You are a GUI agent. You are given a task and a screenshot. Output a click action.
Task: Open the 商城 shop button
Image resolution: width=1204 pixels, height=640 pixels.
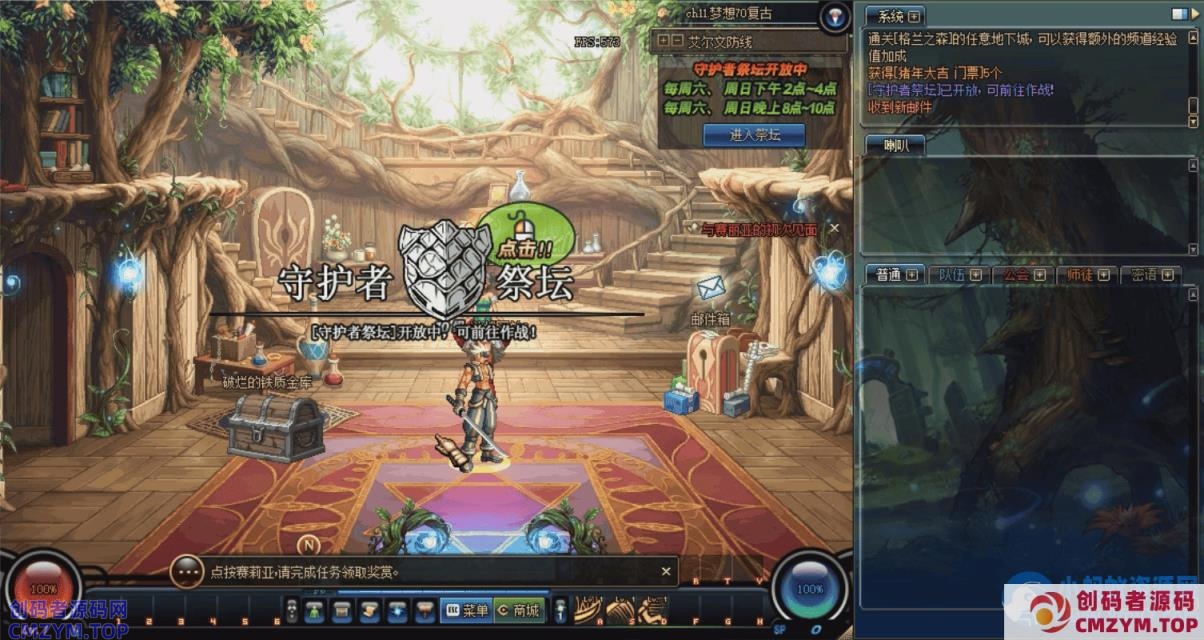pyautogui.click(x=518, y=610)
